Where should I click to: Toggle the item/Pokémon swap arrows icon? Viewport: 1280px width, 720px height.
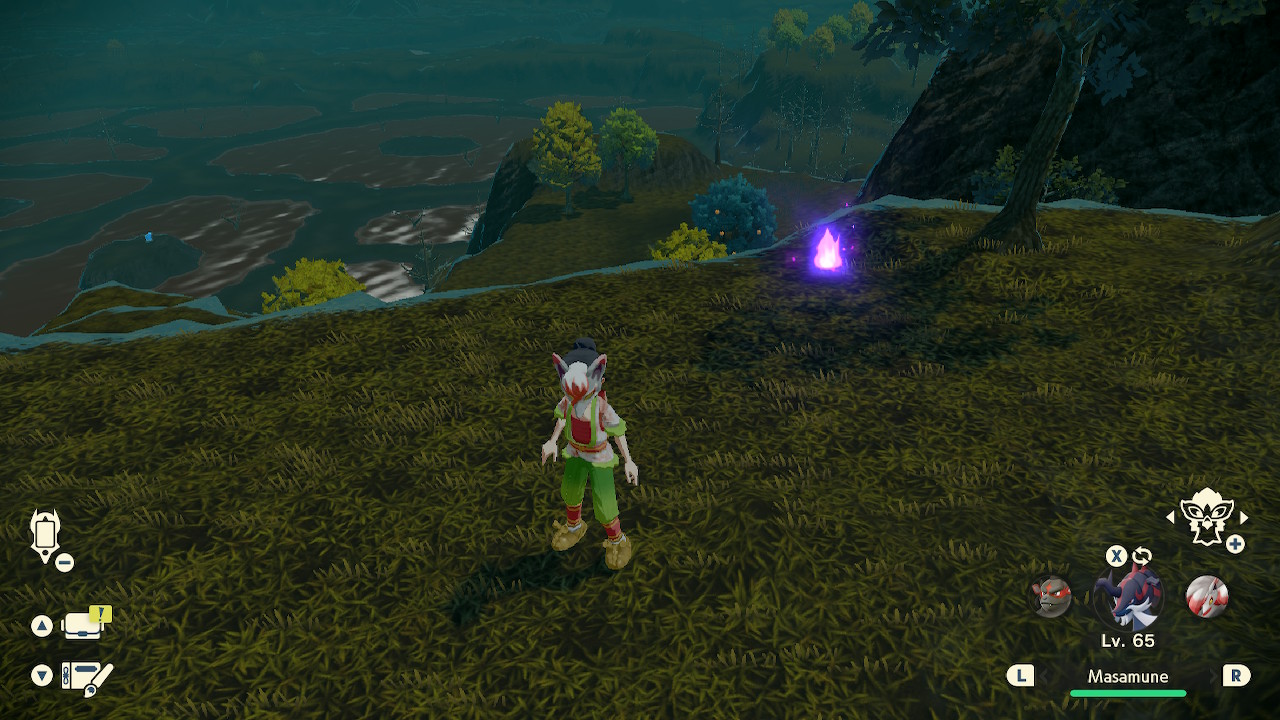[1142, 556]
